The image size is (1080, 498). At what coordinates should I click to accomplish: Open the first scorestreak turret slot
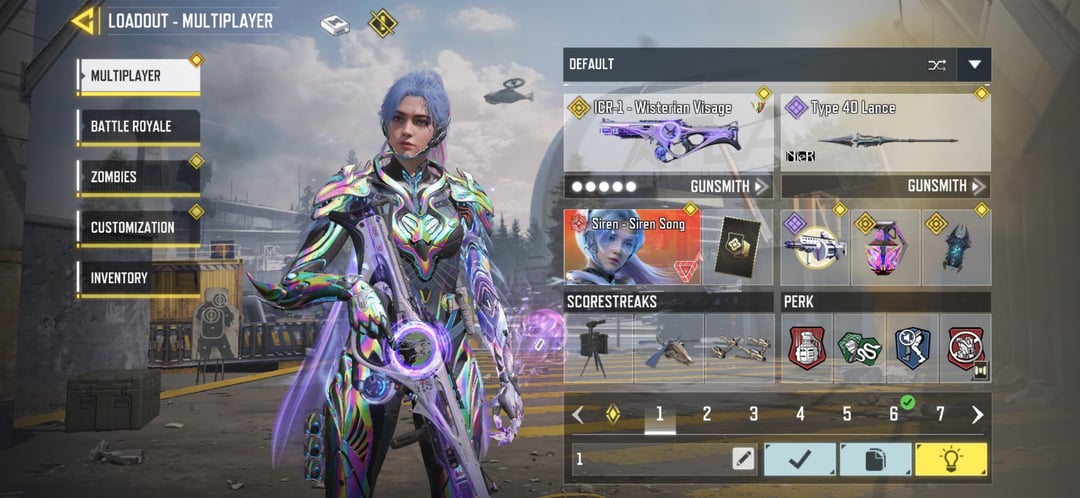(x=598, y=348)
